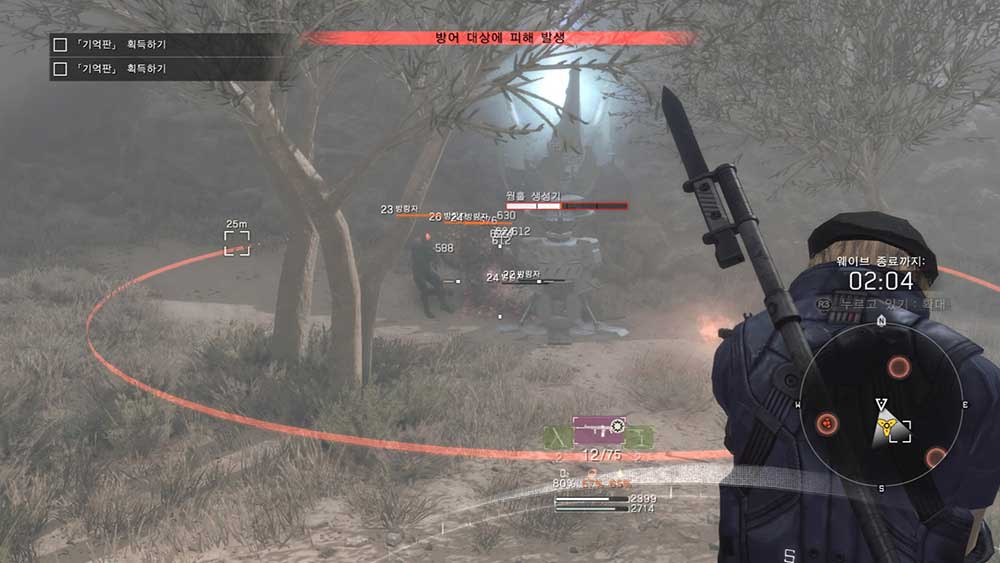Open the circular minimap
1000x563 pixels.
tap(880, 406)
